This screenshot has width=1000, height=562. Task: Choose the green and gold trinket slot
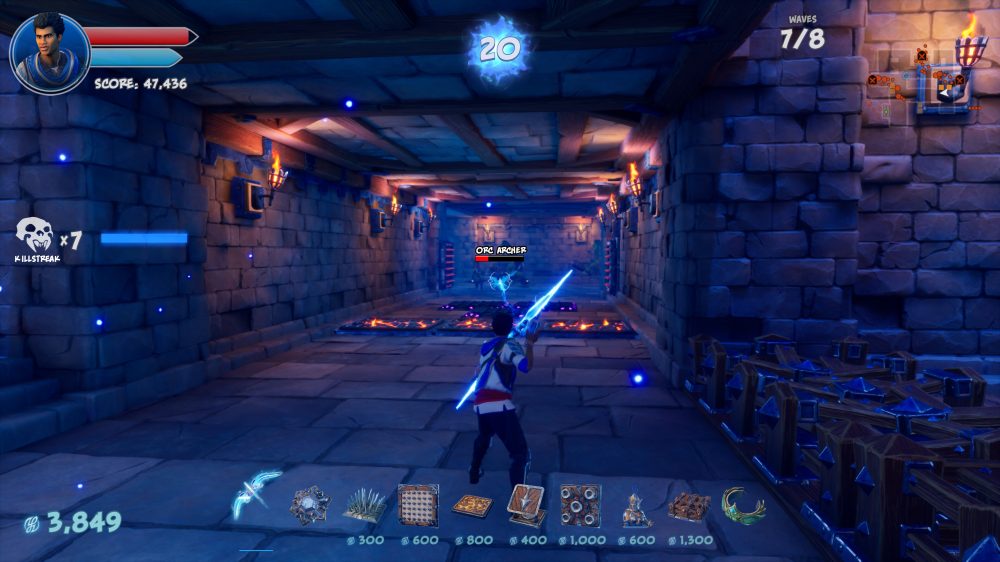tap(743, 506)
